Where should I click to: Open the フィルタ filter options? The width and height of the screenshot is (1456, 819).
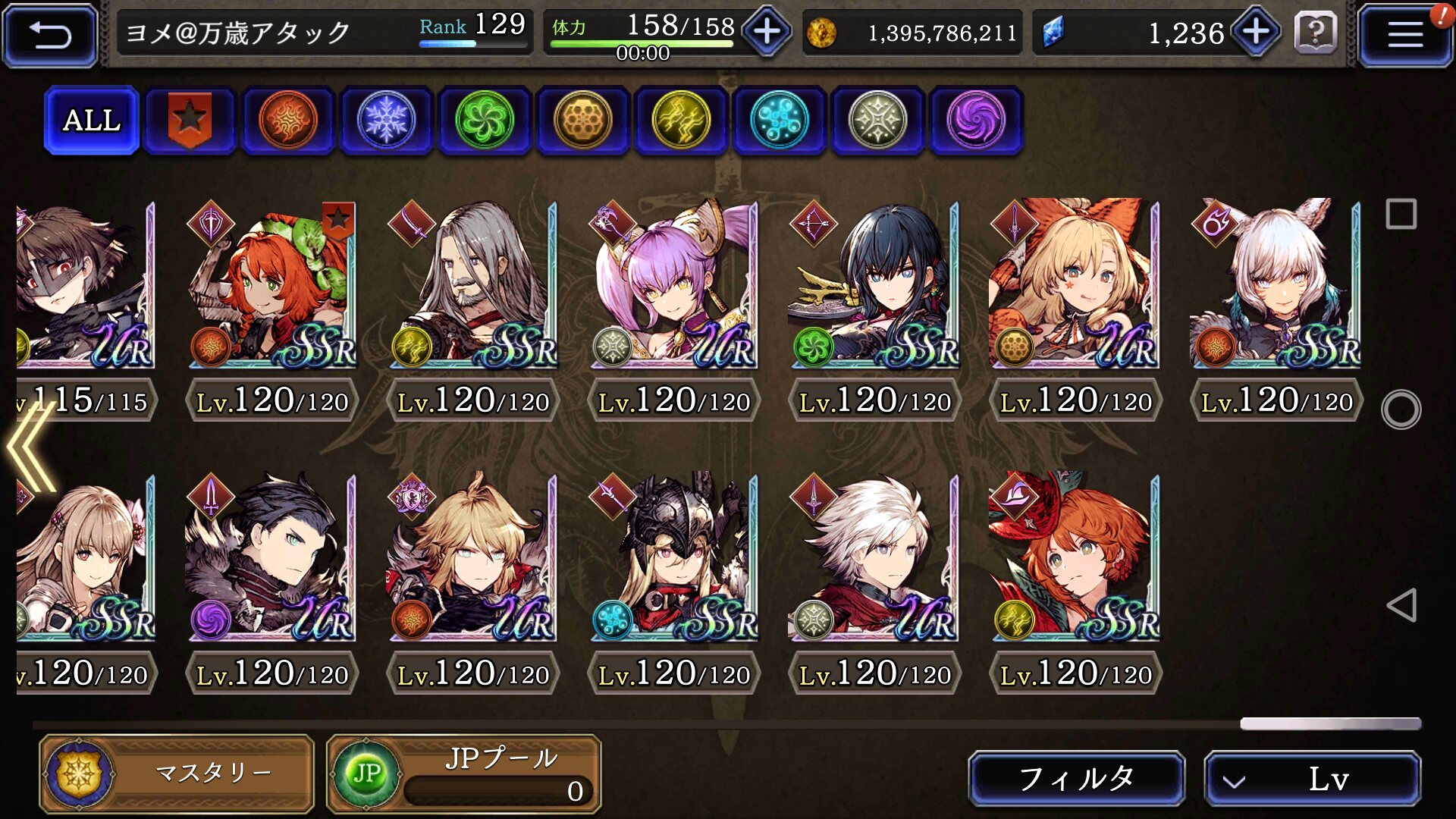pos(1076,778)
